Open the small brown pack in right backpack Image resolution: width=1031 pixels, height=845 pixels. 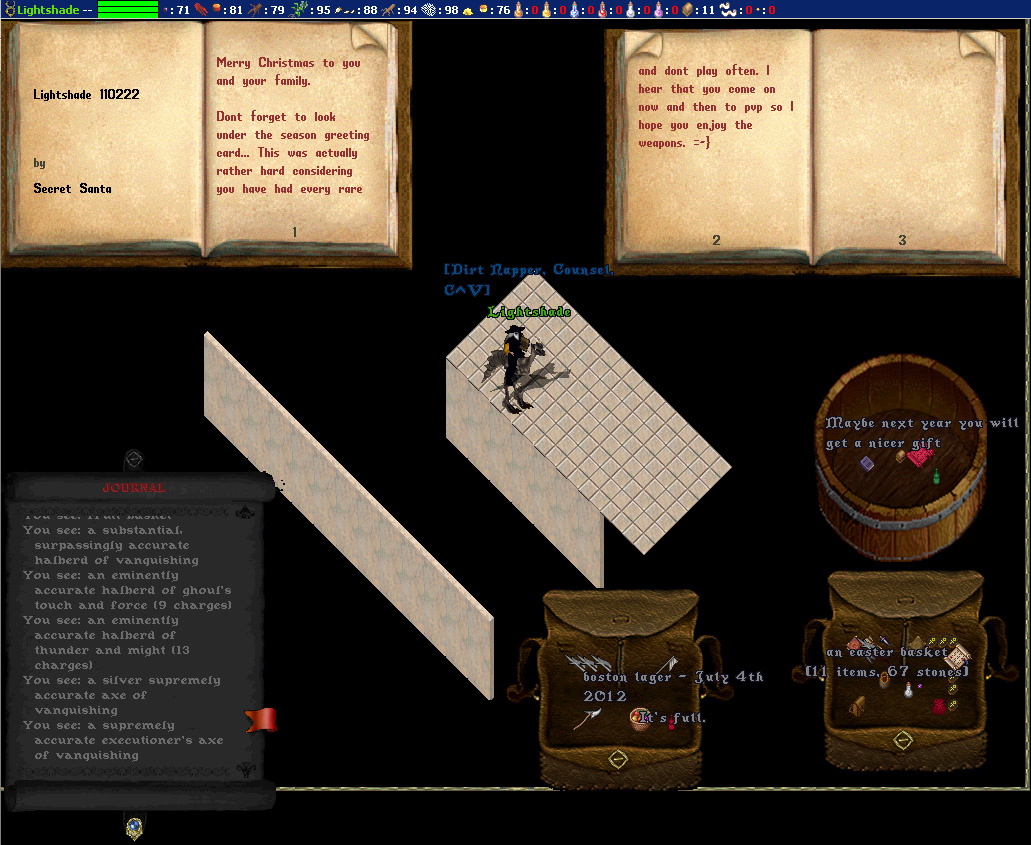(858, 707)
